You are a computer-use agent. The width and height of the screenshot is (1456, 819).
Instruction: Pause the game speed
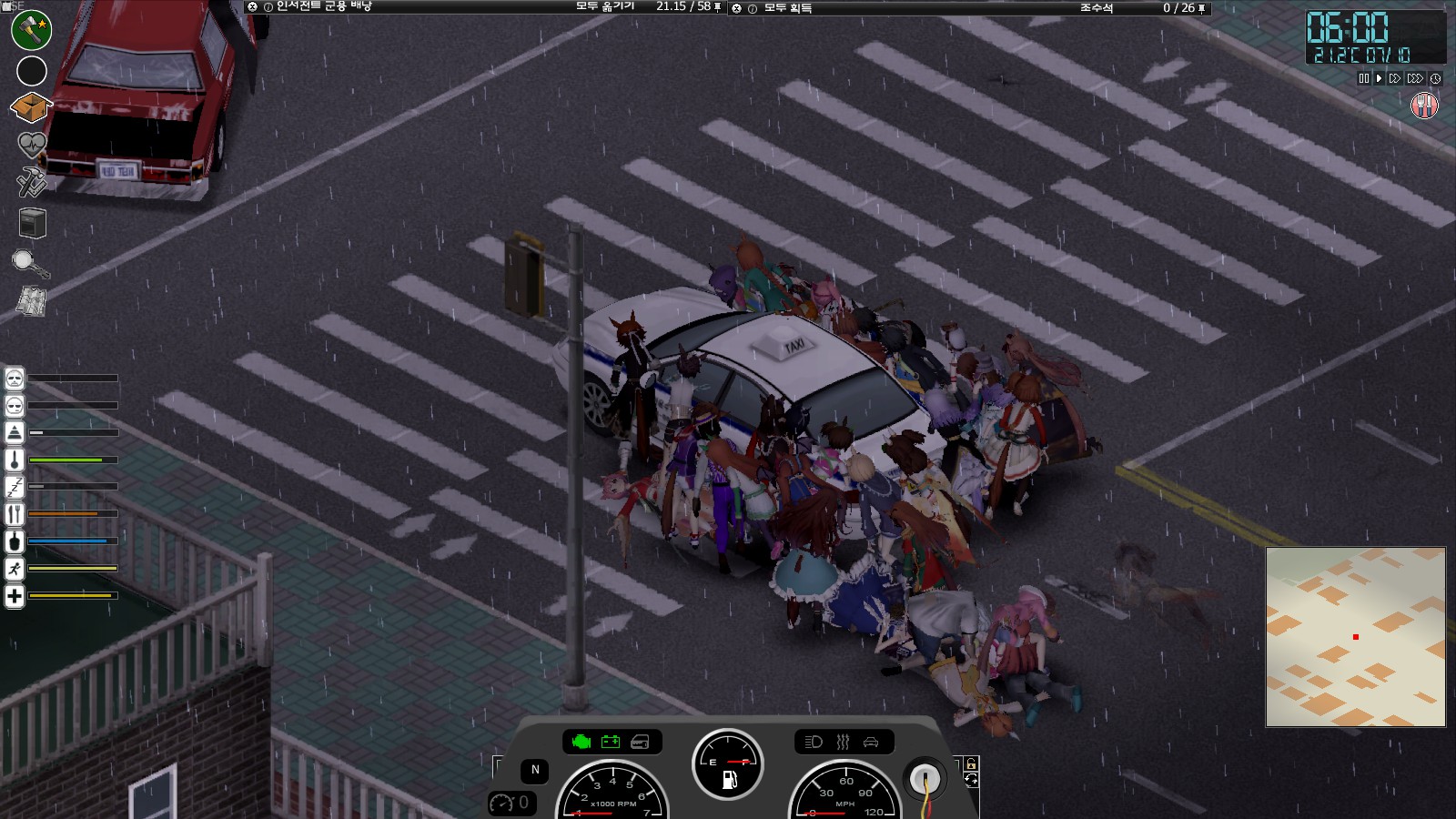1363,79
